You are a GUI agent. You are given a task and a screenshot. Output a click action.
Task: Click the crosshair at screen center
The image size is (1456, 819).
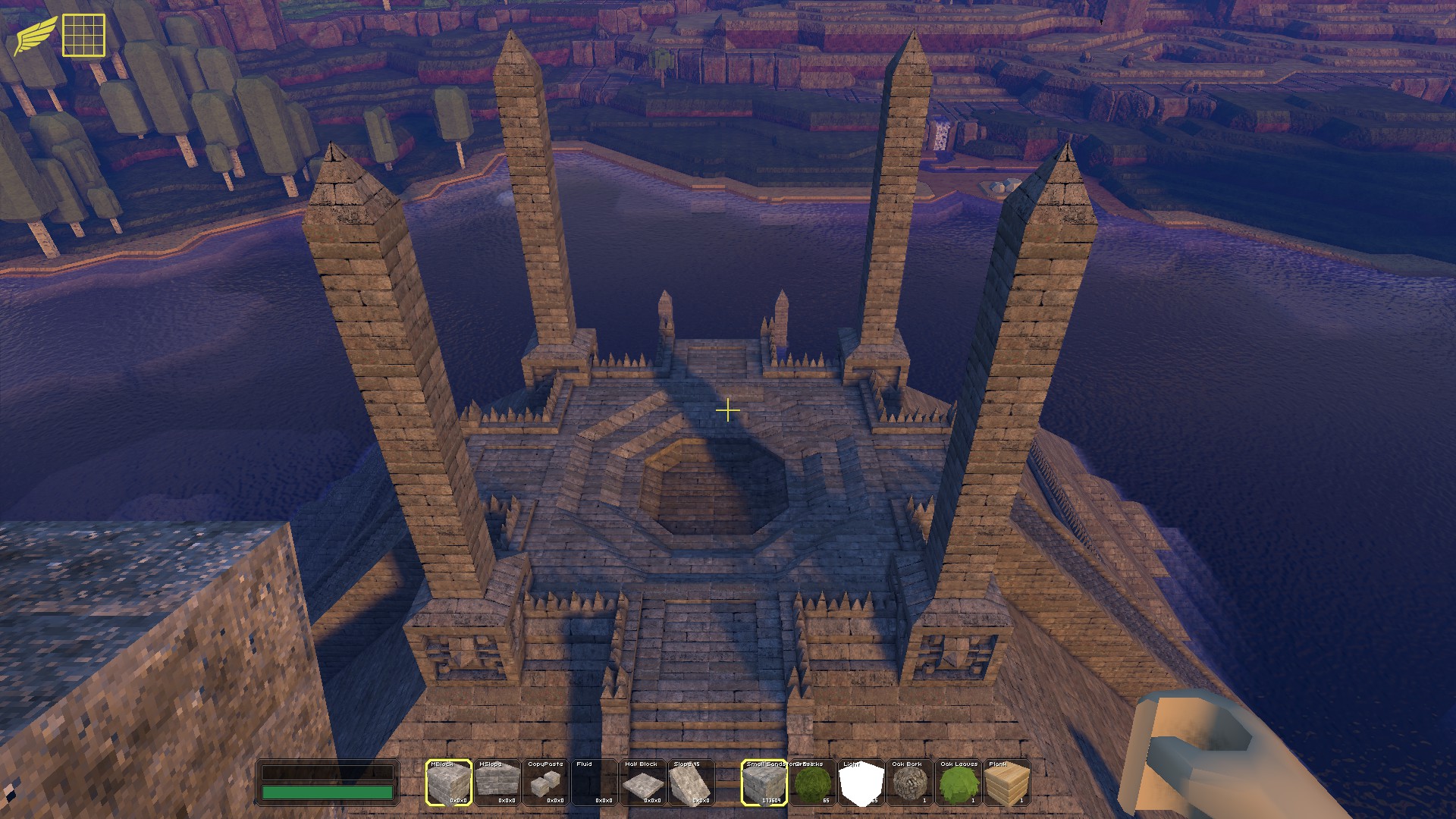[x=728, y=409]
